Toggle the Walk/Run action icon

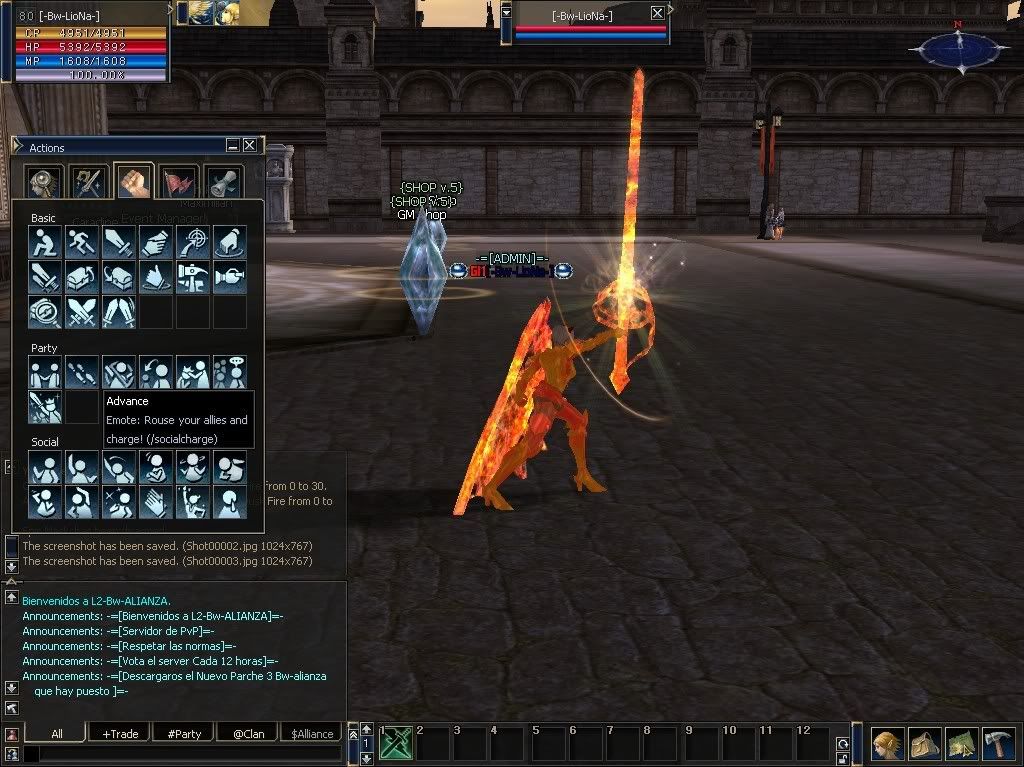[x=81, y=242]
